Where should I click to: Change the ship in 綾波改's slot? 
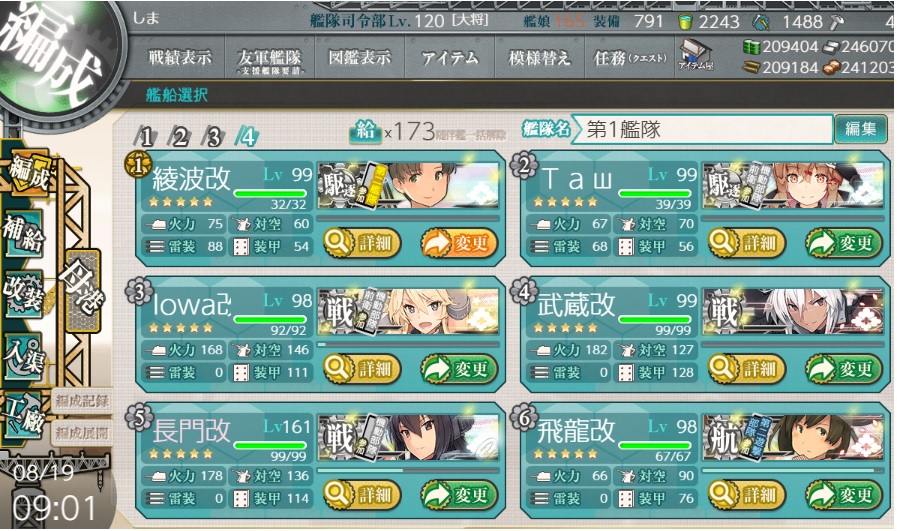coord(458,242)
